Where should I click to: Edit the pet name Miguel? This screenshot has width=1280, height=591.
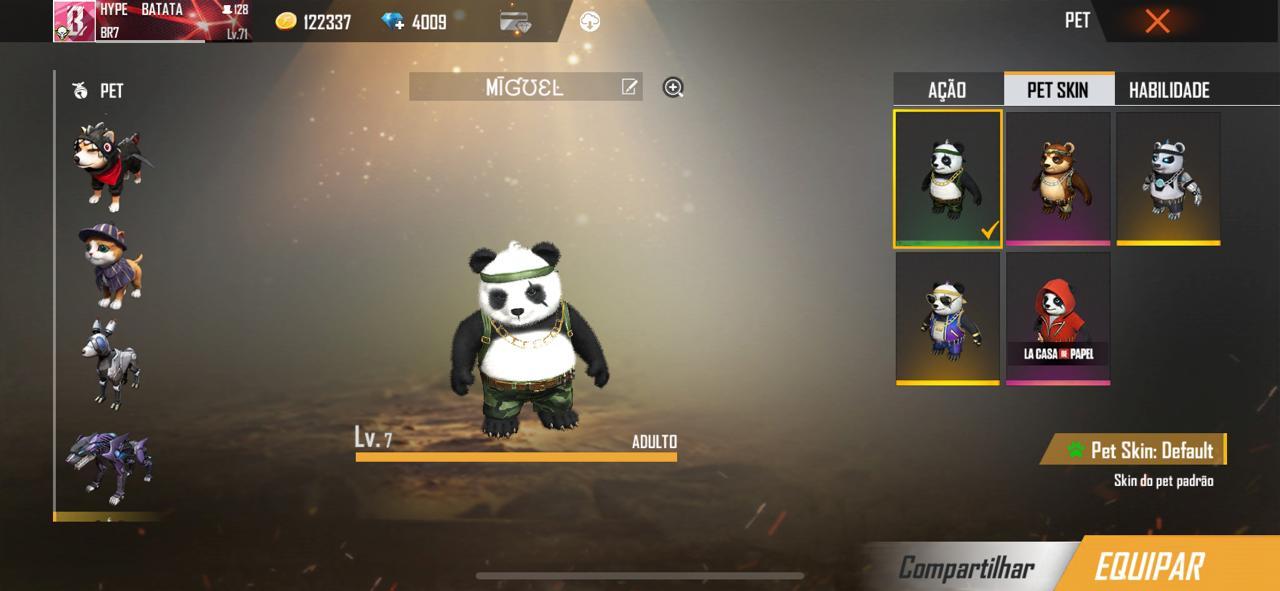click(630, 87)
